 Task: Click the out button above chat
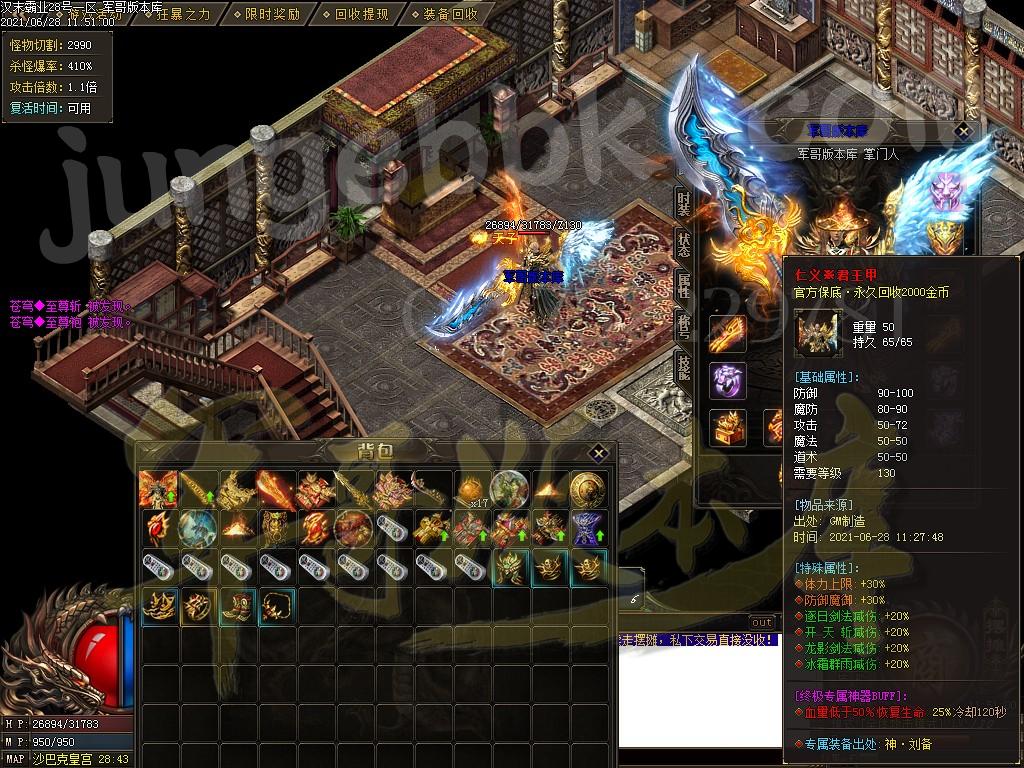(762, 623)
